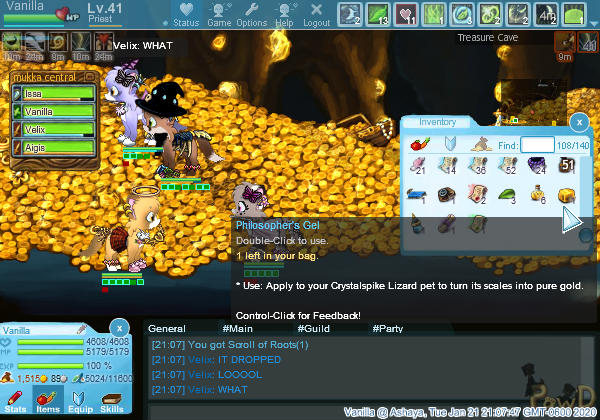
Task: Switch to the Skills tab
Action: (x=112, y=402)
